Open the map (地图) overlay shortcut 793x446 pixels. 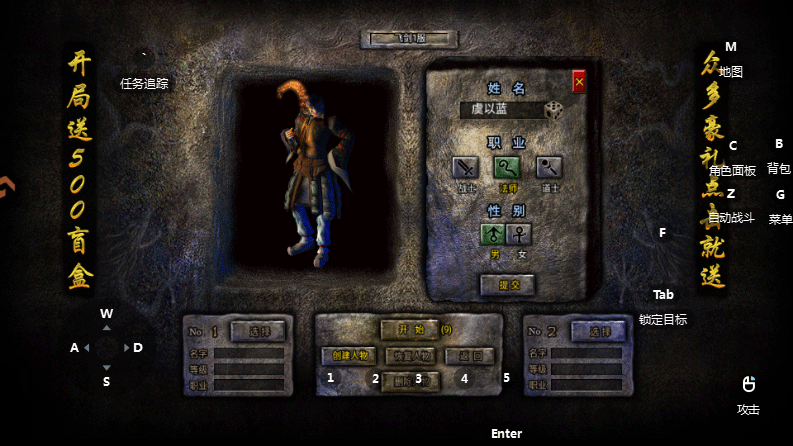click(x=730, y=71)
